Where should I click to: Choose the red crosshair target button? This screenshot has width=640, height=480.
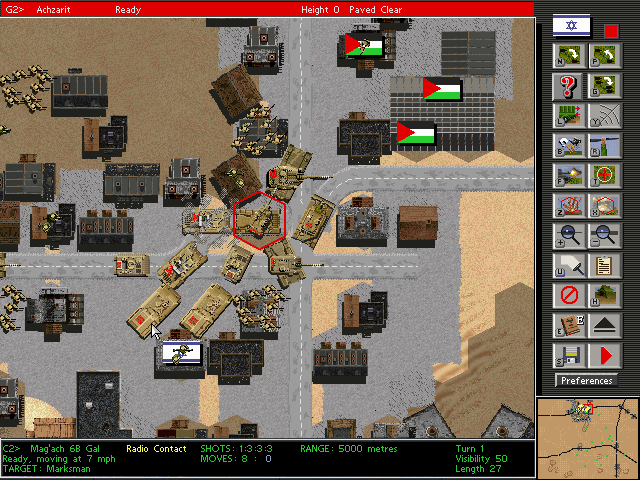click(603, 176)
